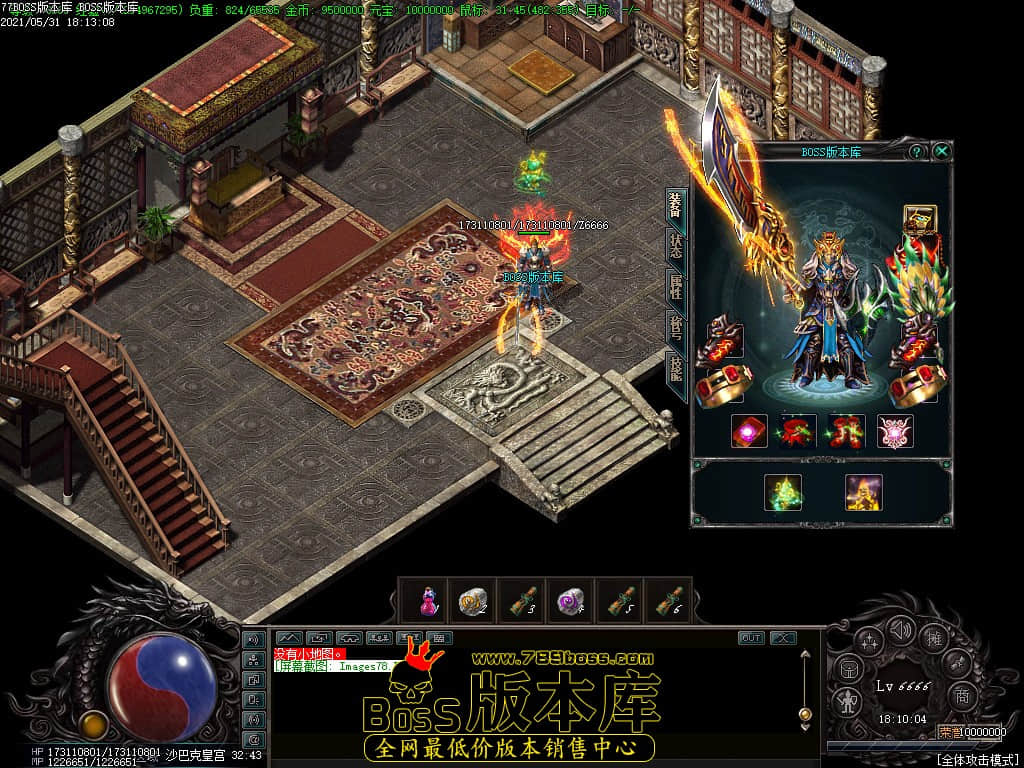1024x768 pixels.
Task: Open the question mark help button
Action: tap(916, 151)
